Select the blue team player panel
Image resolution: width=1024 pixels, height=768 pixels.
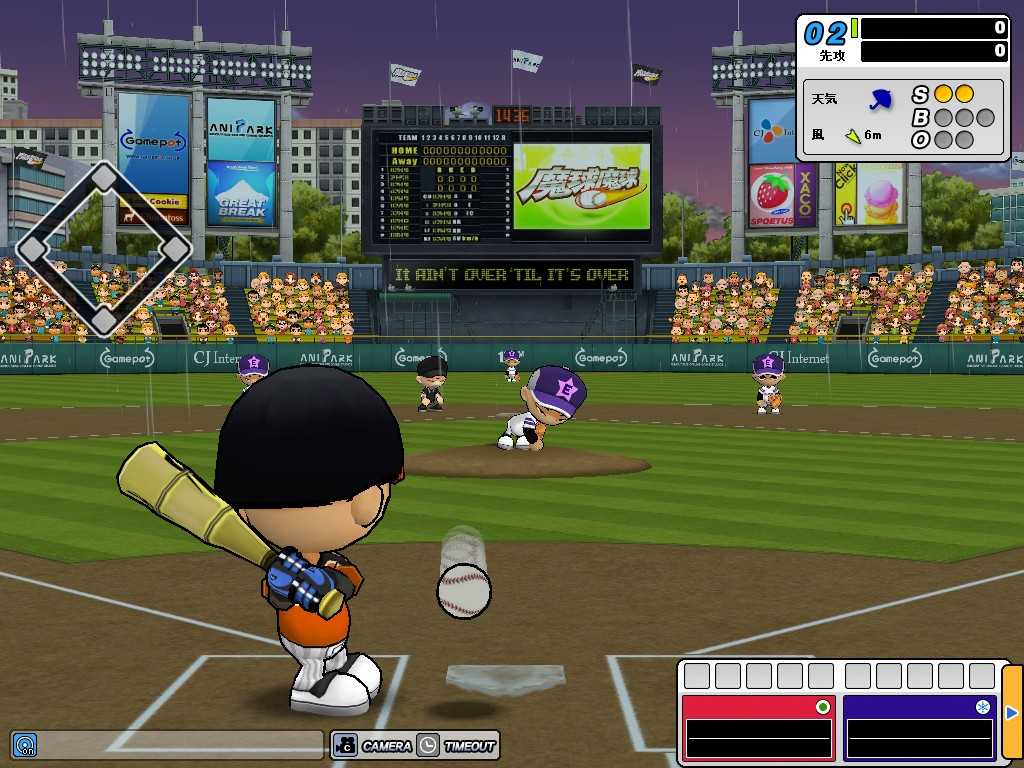(919, 727)
